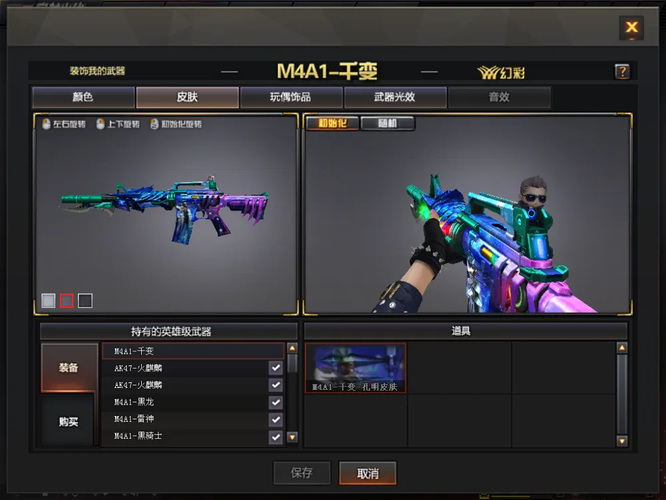The image size is (666, 500).
Task: Choose the 音效 tab
Action: (499, 98)
